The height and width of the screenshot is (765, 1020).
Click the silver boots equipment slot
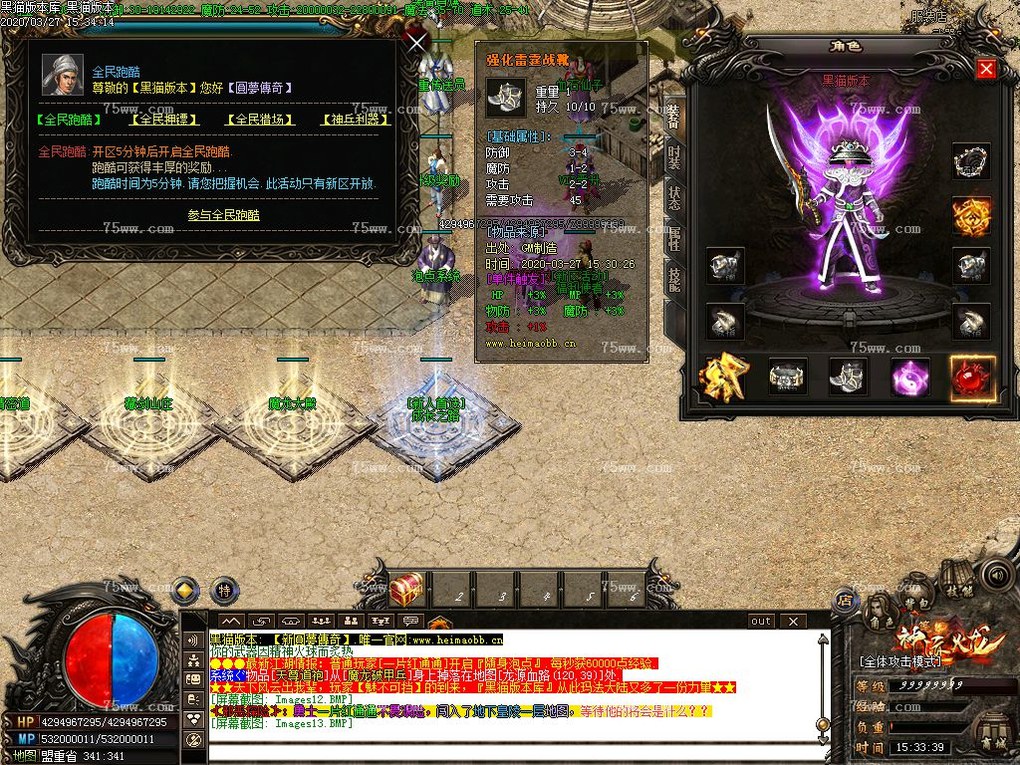pos(849,377)
